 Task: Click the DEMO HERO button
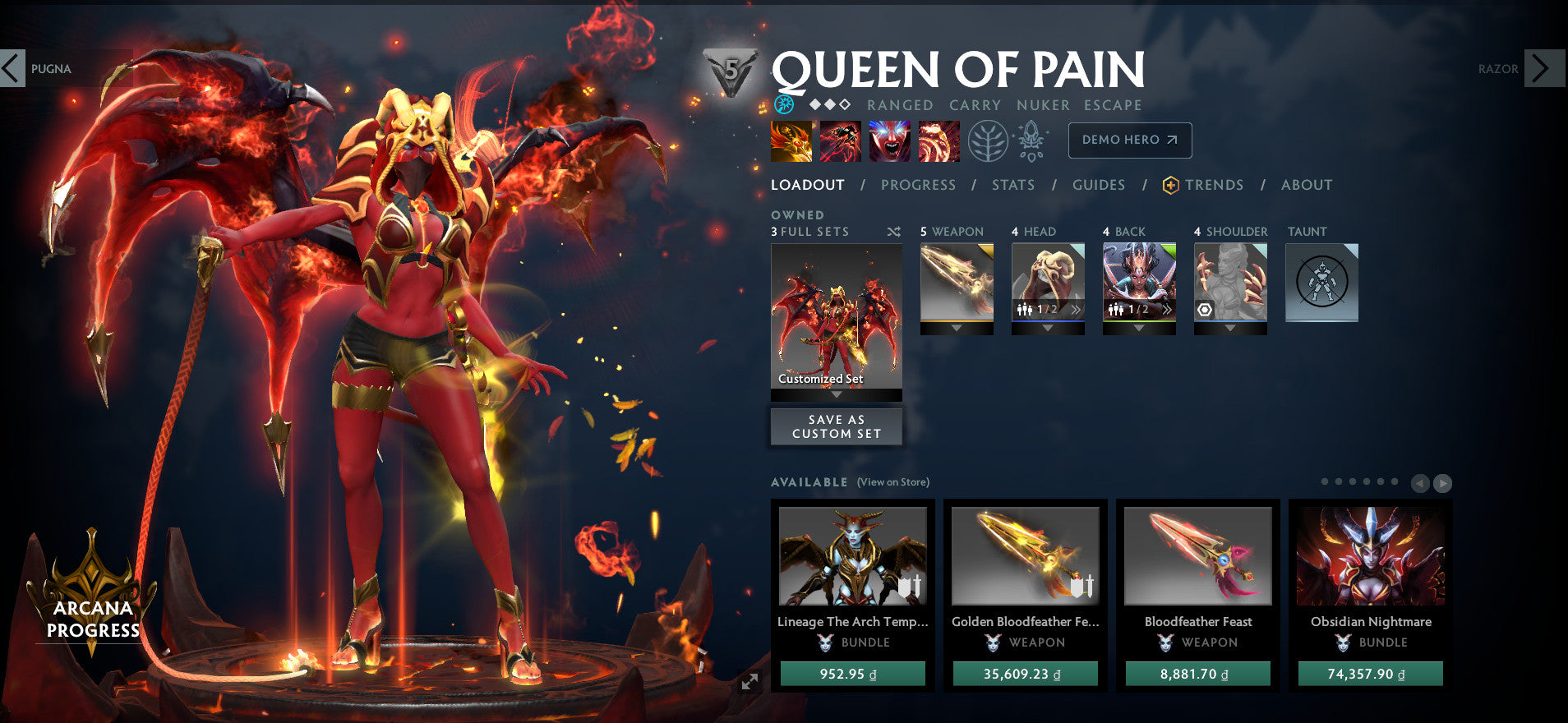point(1129,140)
